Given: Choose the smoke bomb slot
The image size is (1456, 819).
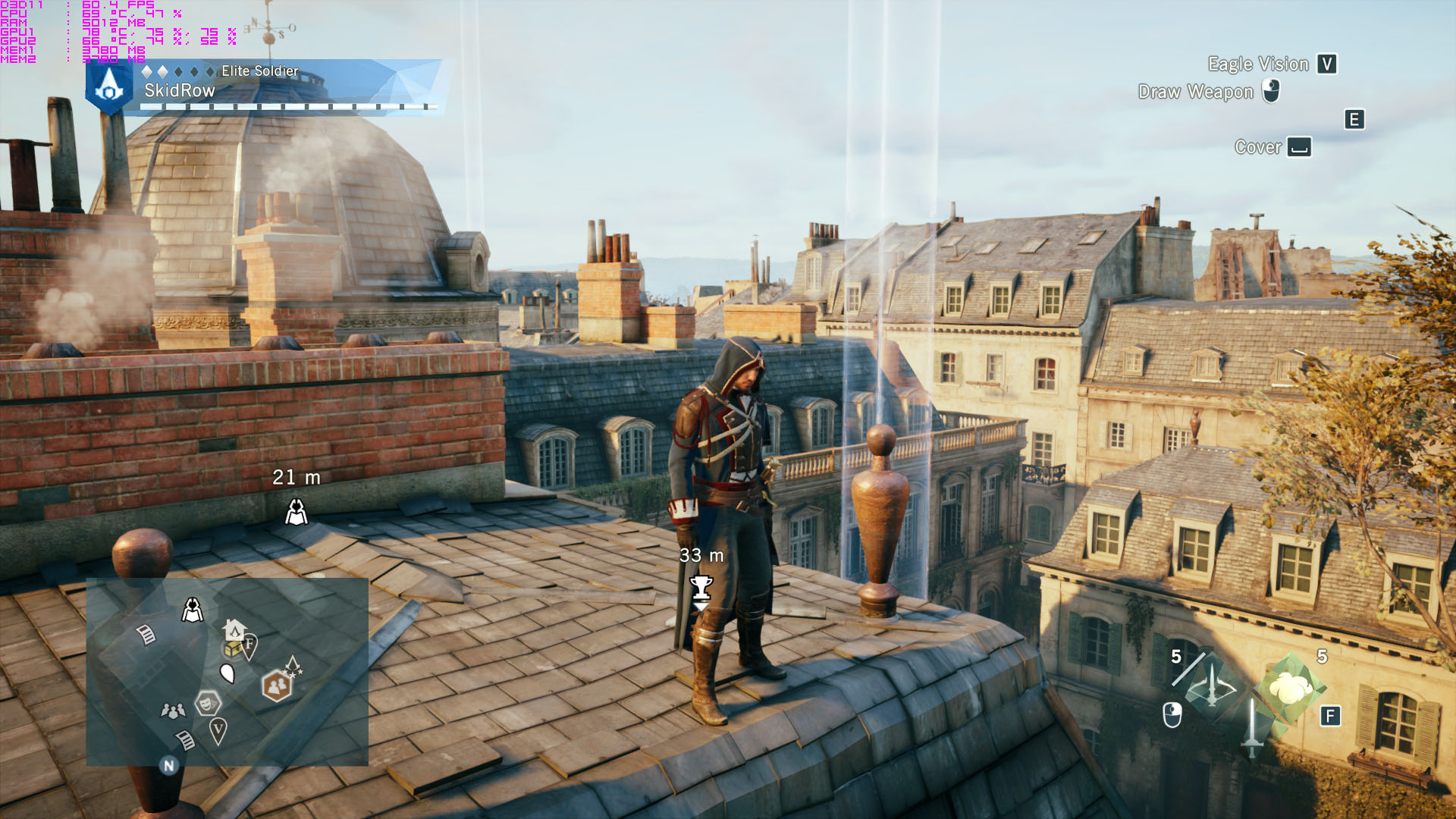Looking at the screenshot, I should pyautogui.click(x=1291, y=687).
